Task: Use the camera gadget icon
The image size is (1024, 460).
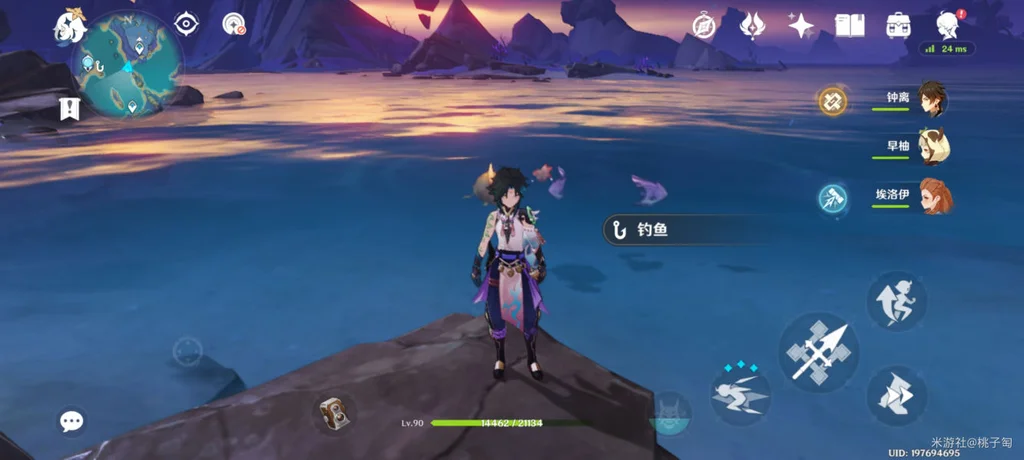Action: pos(332,411)
